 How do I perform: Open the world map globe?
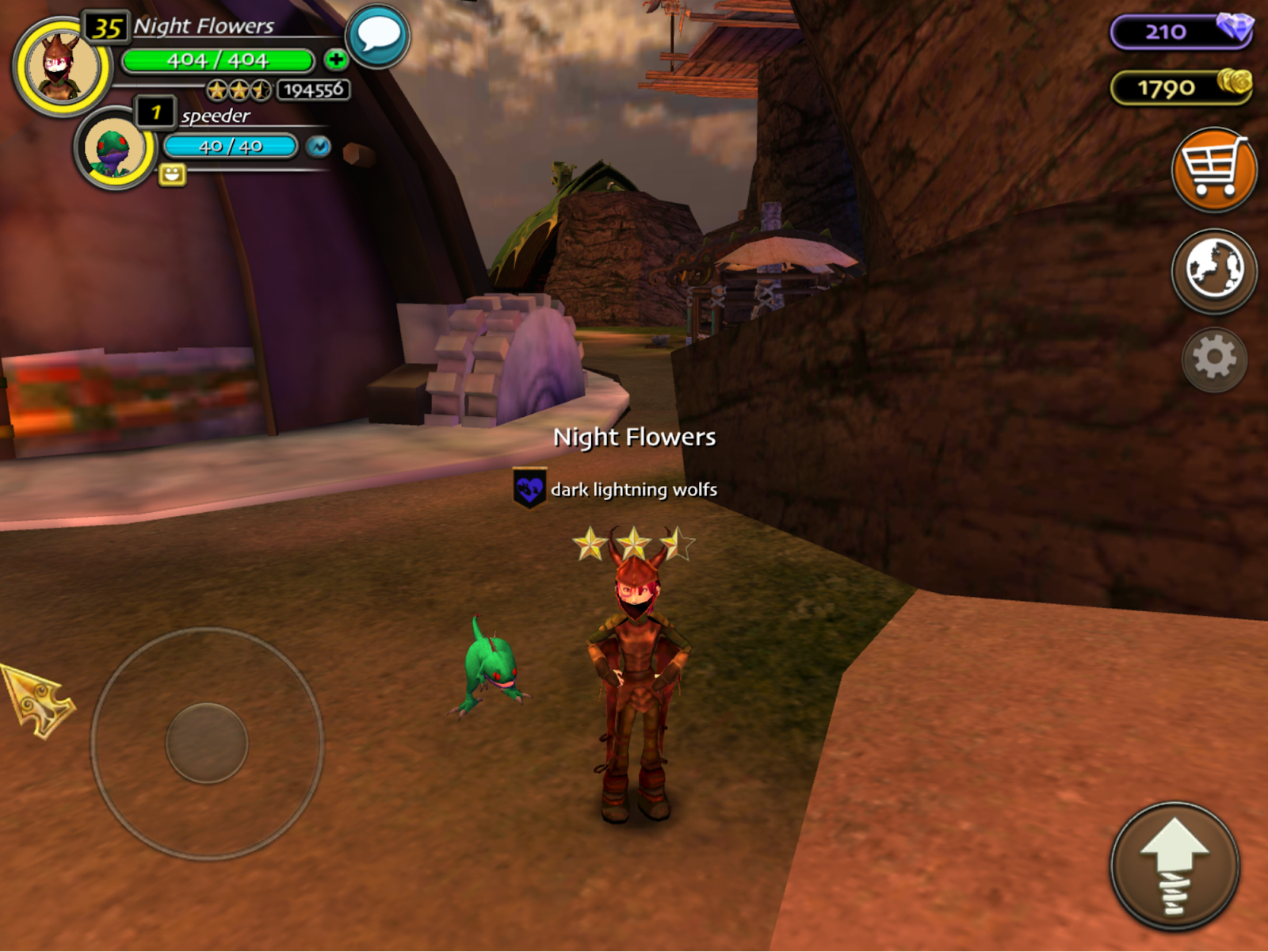[x=1213, y=270]
